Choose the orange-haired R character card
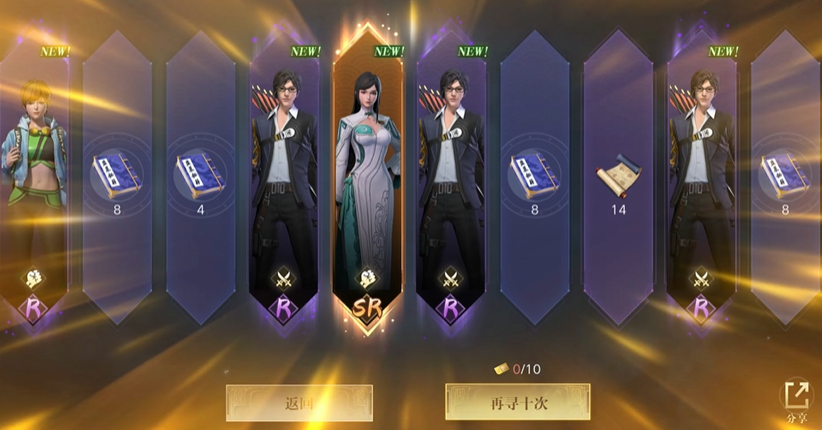This screenshot has height=430, width=822. click(35, 180)
